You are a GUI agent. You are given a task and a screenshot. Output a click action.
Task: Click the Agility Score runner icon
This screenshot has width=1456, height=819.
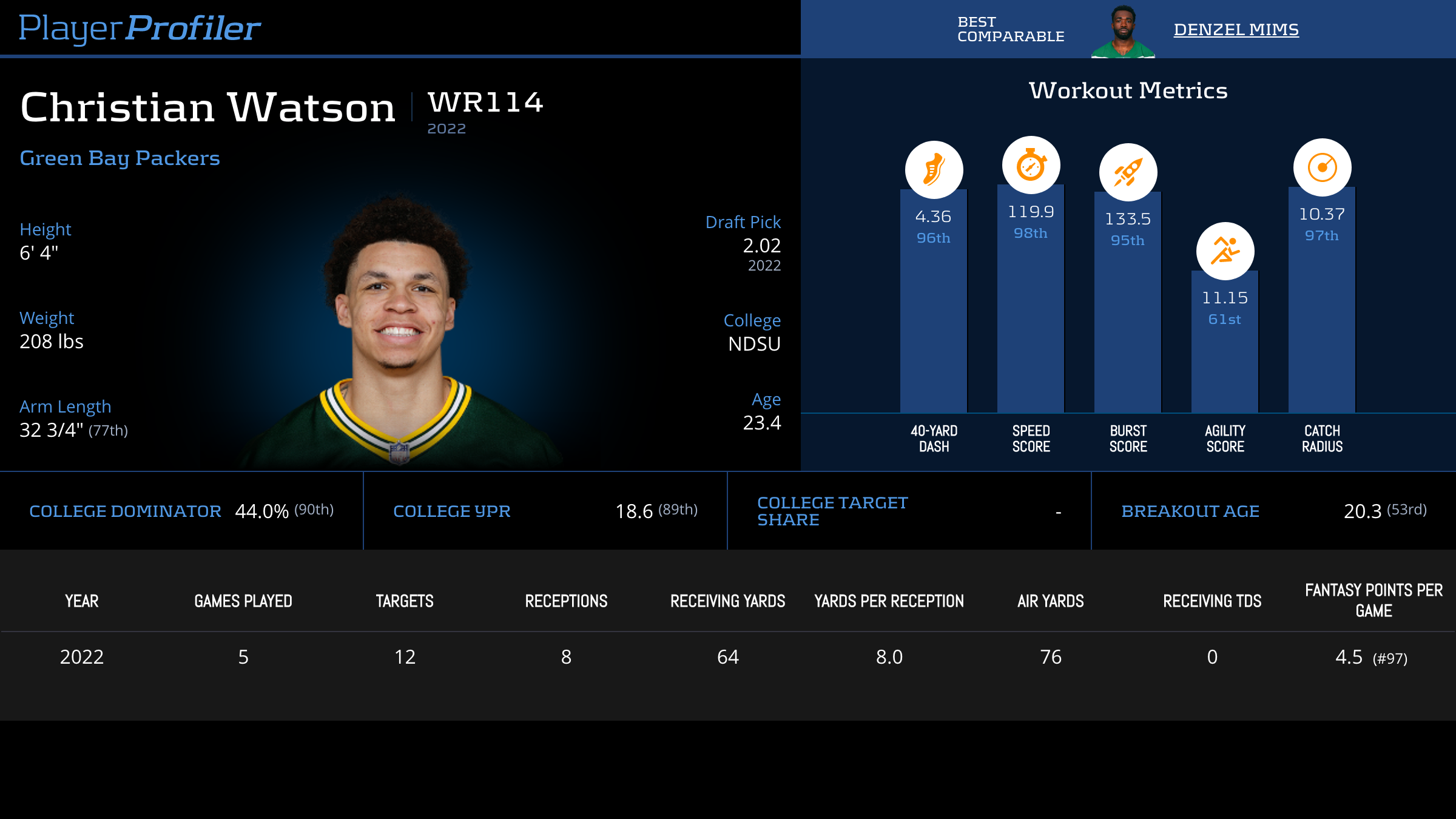[x=1225, y=251]
